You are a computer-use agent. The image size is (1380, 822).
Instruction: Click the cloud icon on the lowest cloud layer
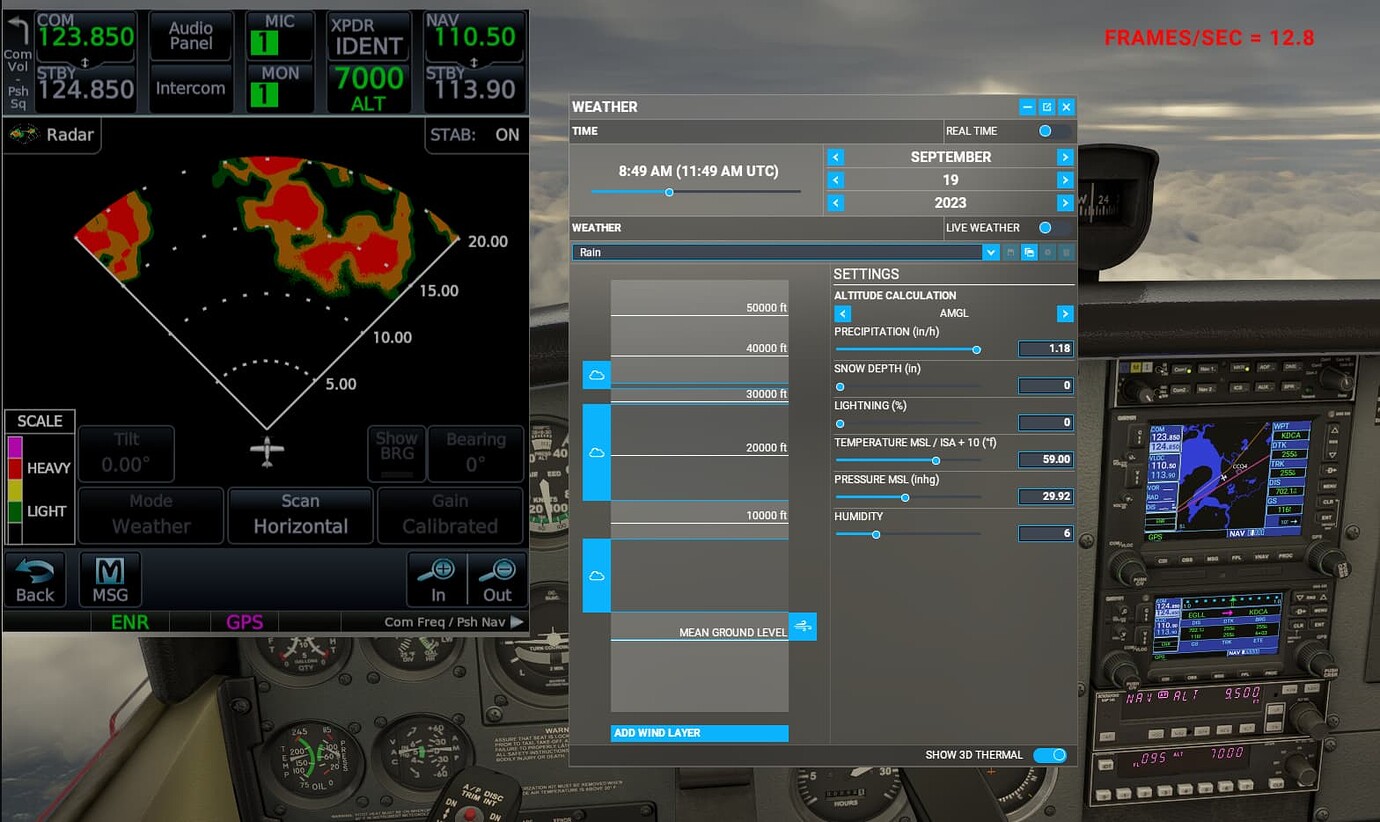[x=595, y=573]
